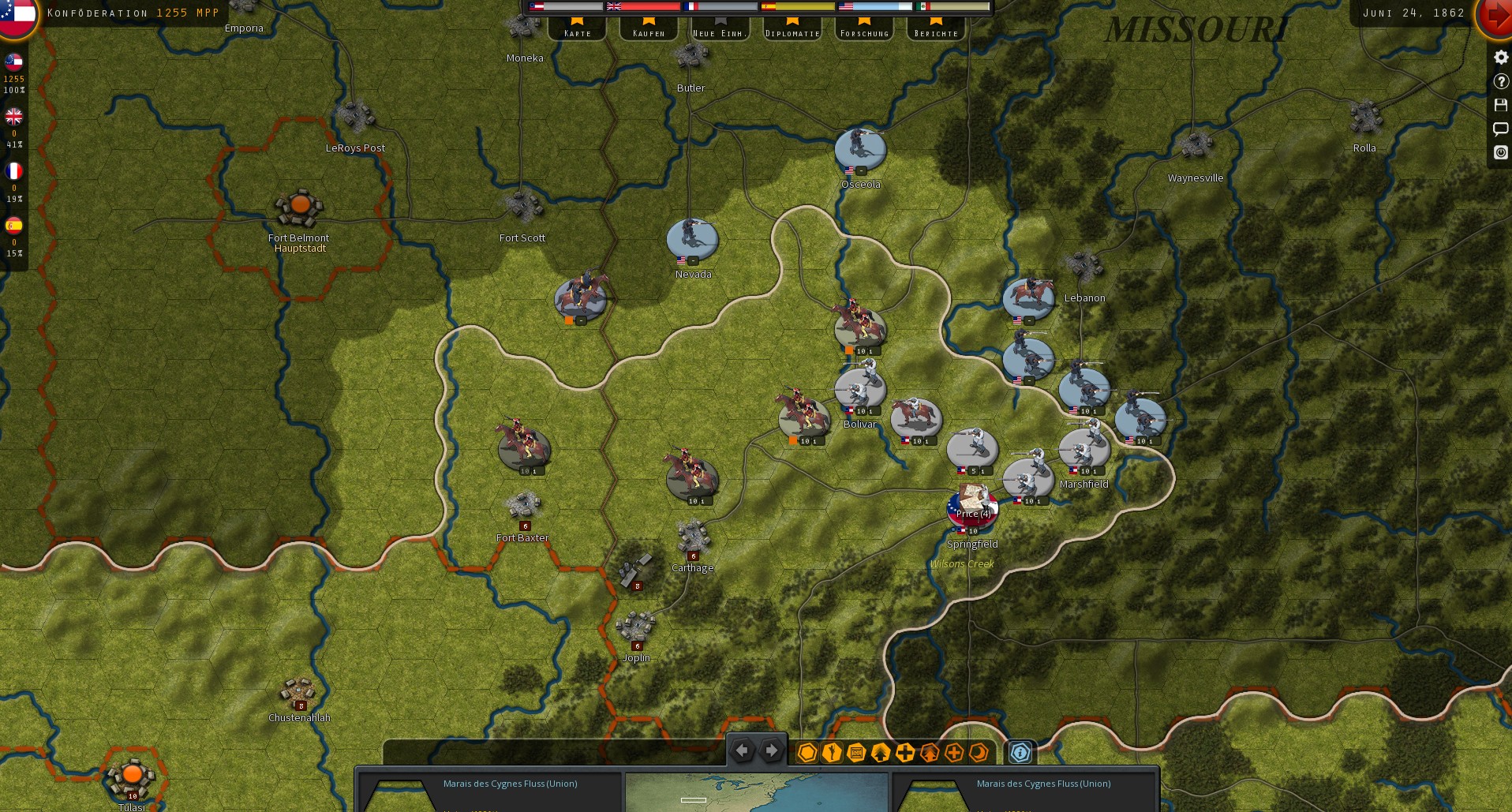Toggle the night mode moon icon

(x=979, y=752)
